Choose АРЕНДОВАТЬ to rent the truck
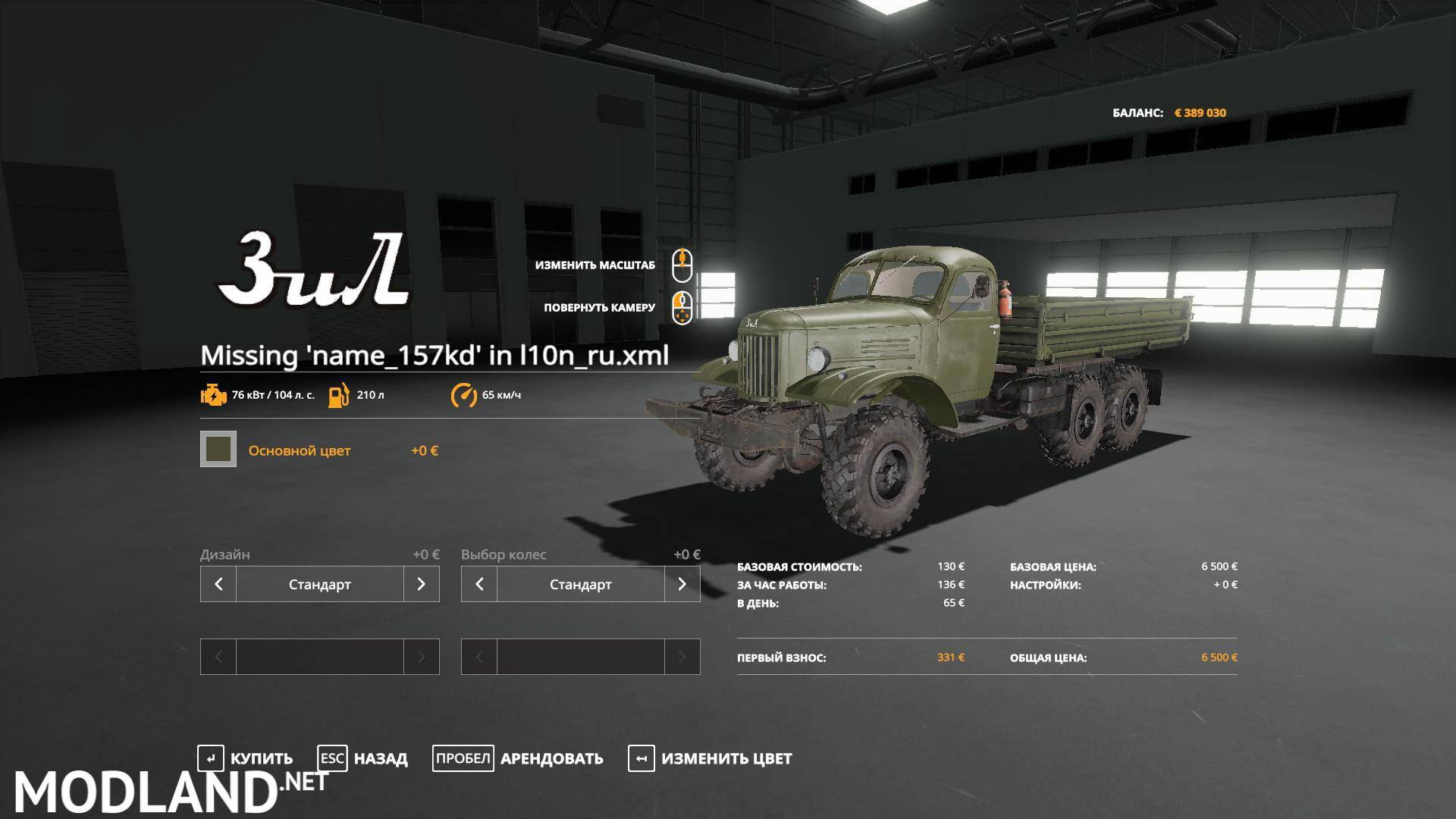Image resolution: width=1456 pixels, height=819 pixels. [x=551, y=758]
